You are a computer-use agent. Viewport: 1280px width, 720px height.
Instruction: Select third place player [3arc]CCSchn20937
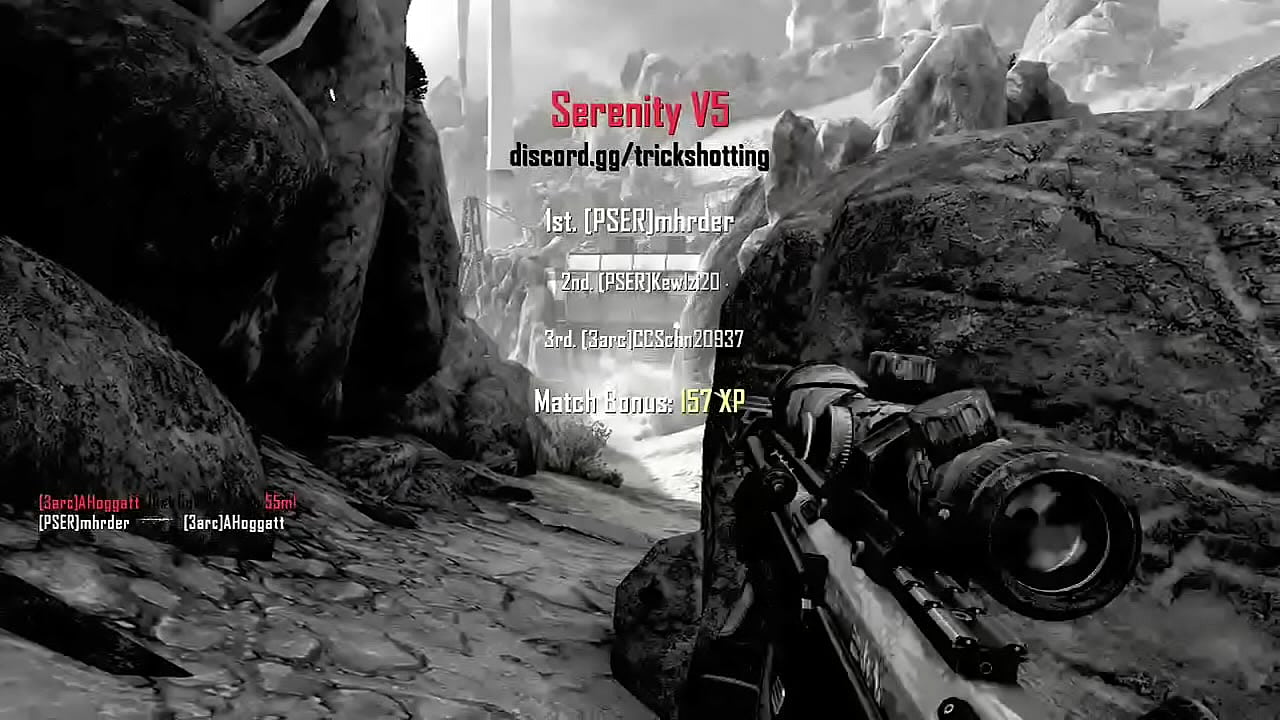point(643,340)
